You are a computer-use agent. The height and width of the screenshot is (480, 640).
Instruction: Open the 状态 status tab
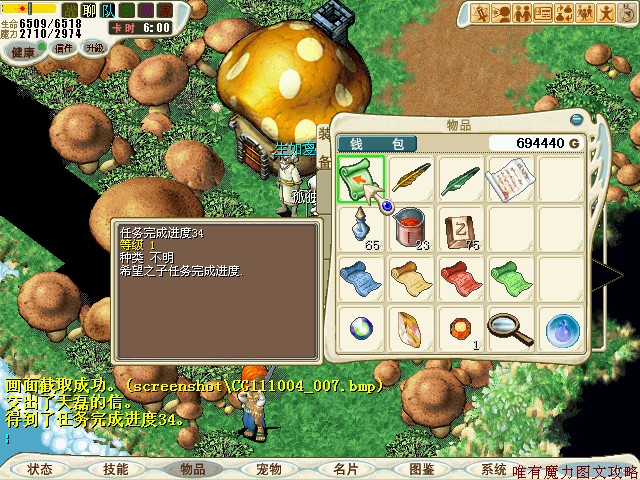[40, 468]
